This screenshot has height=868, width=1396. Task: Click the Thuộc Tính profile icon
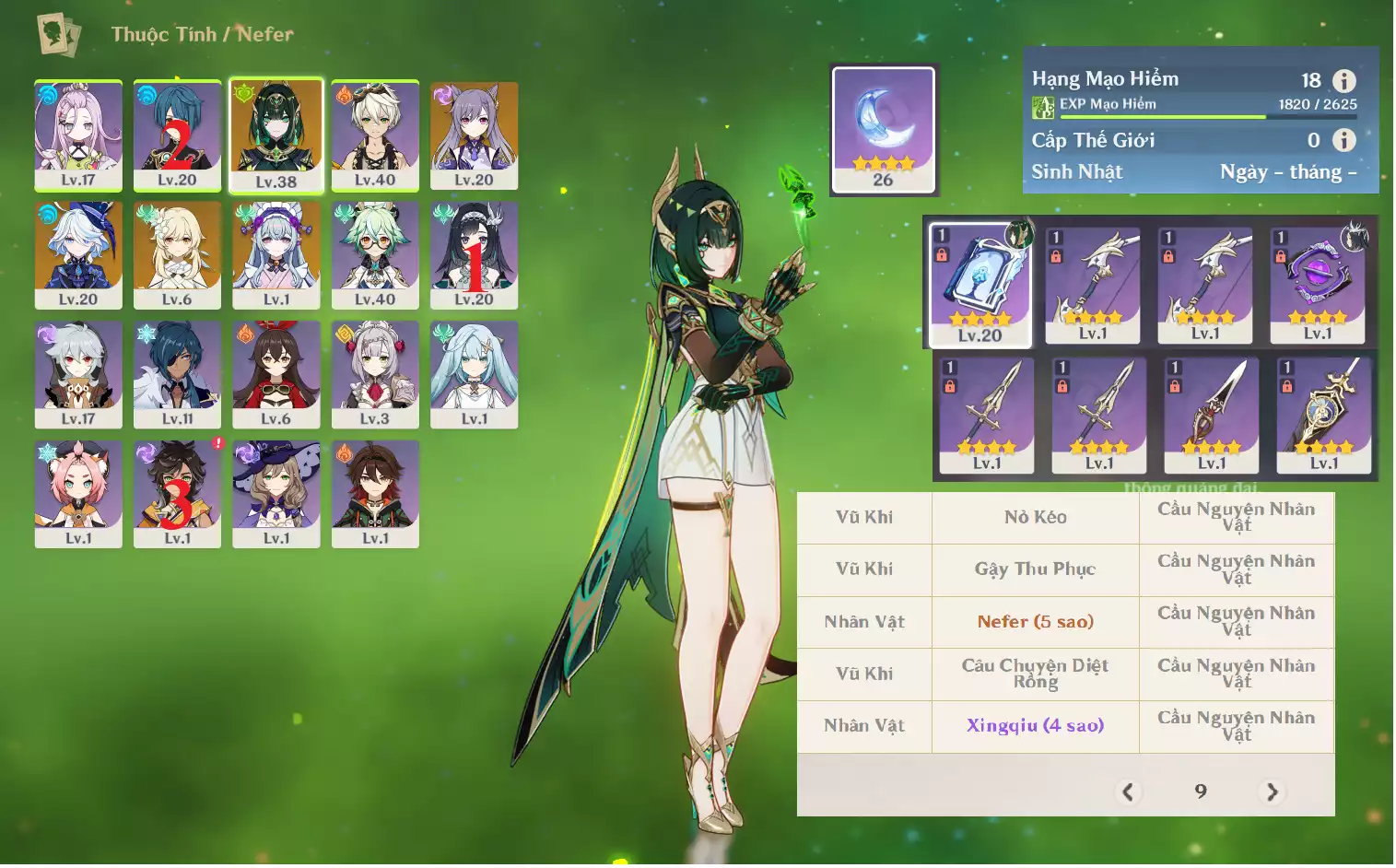click(x=58, y=35)
